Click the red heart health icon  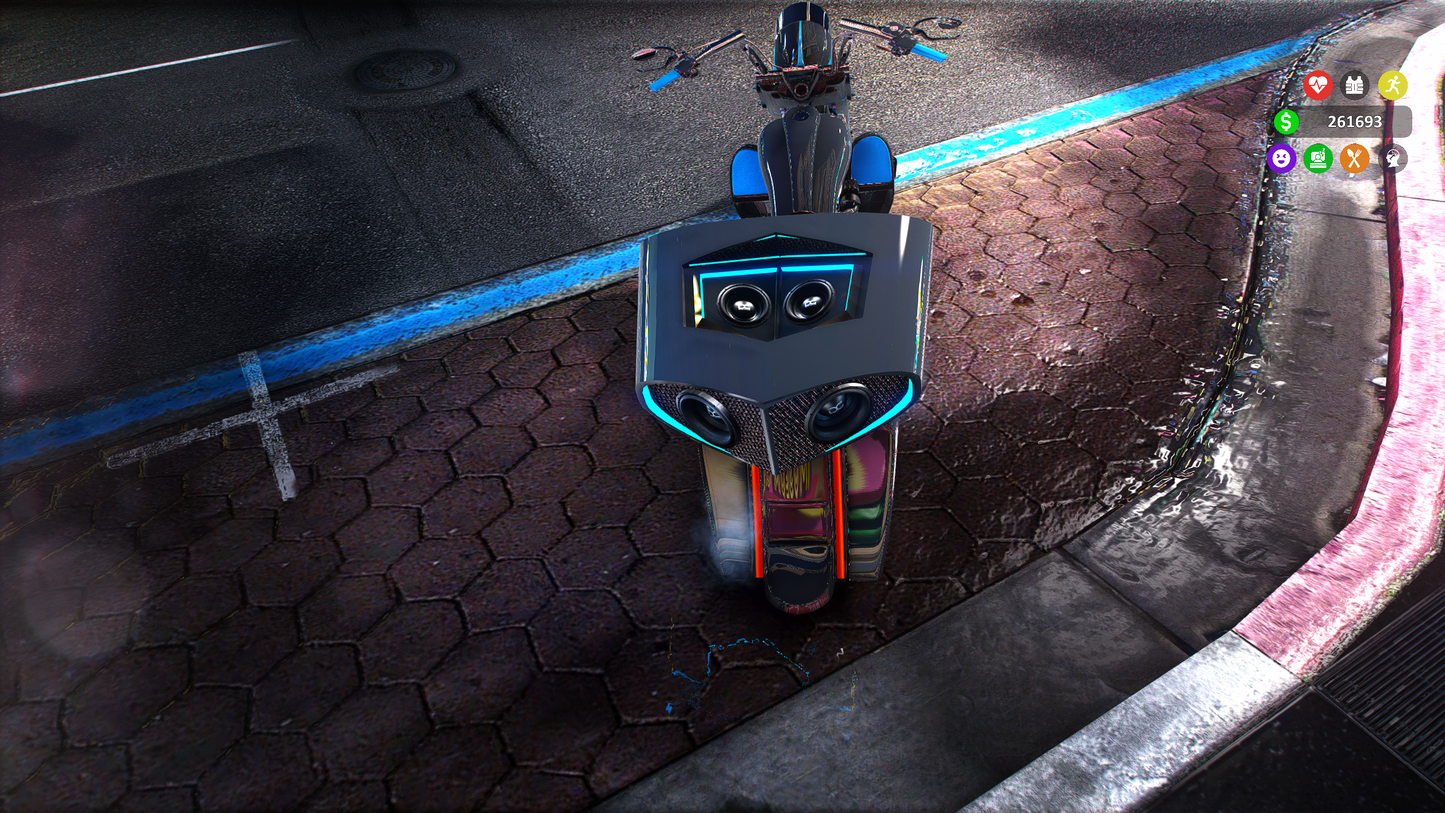(1317, 85)
